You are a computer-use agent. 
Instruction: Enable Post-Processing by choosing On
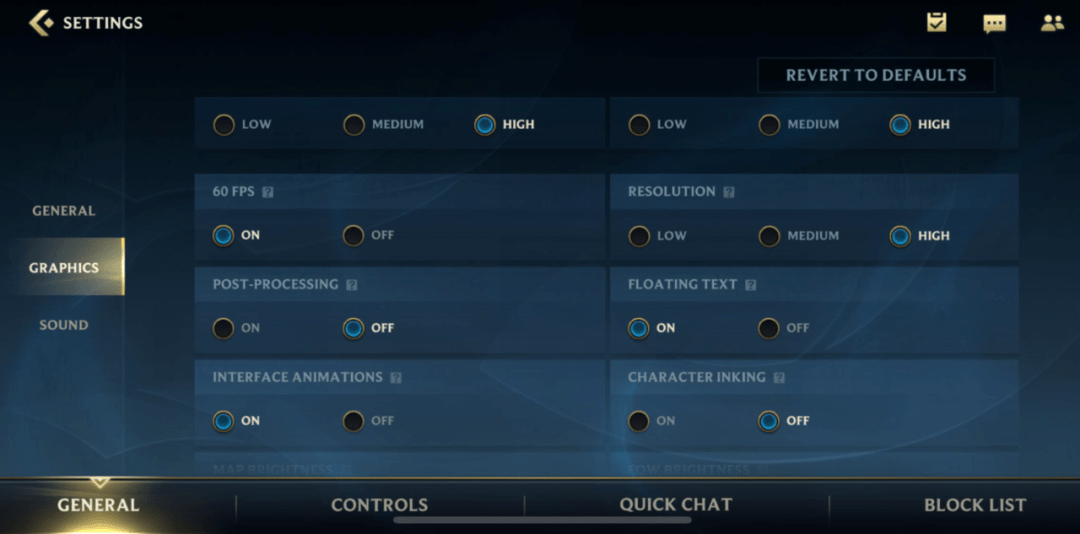pos(224,328)
